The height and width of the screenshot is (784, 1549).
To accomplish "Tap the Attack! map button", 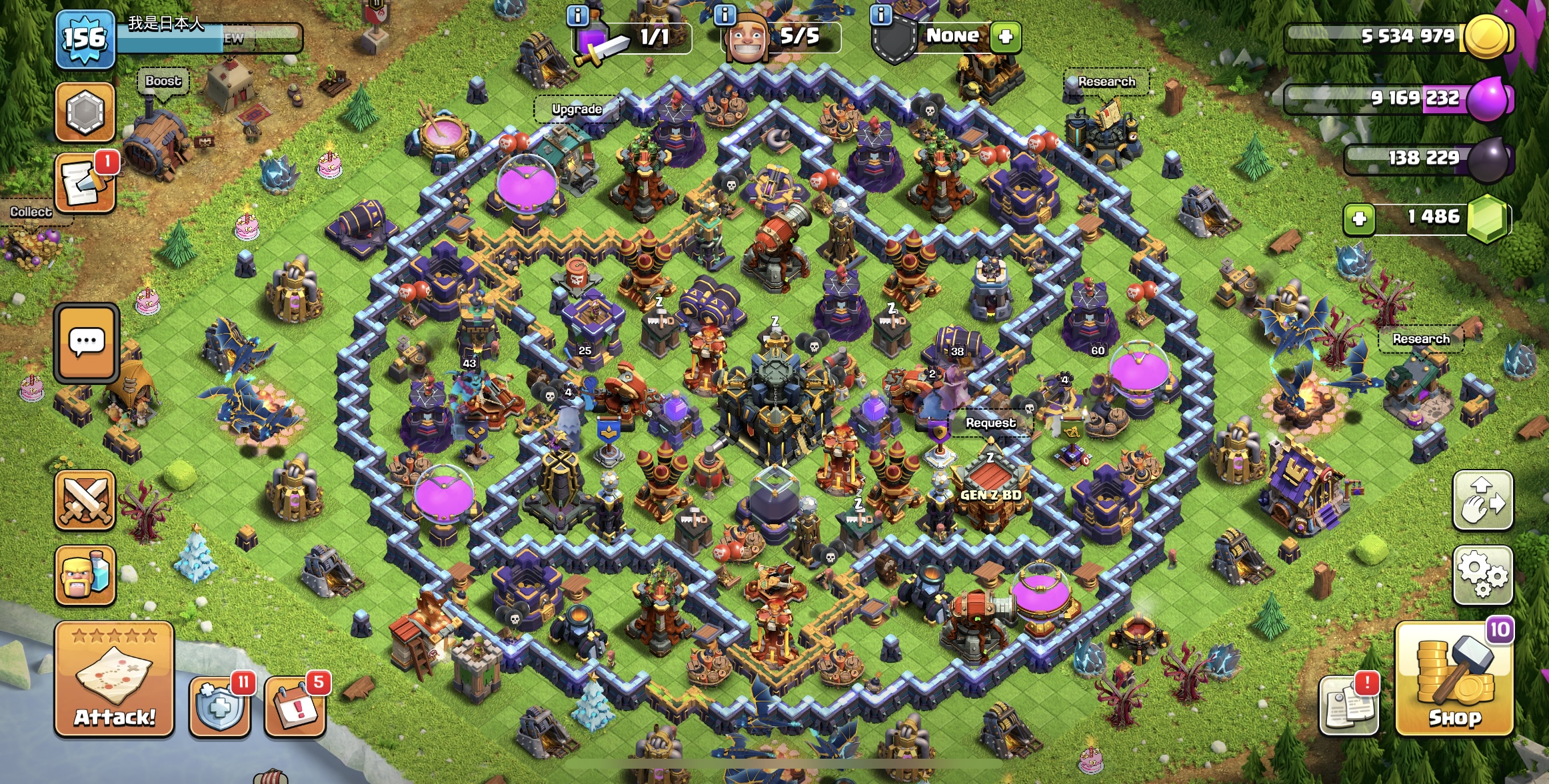I will click(114, 679).
